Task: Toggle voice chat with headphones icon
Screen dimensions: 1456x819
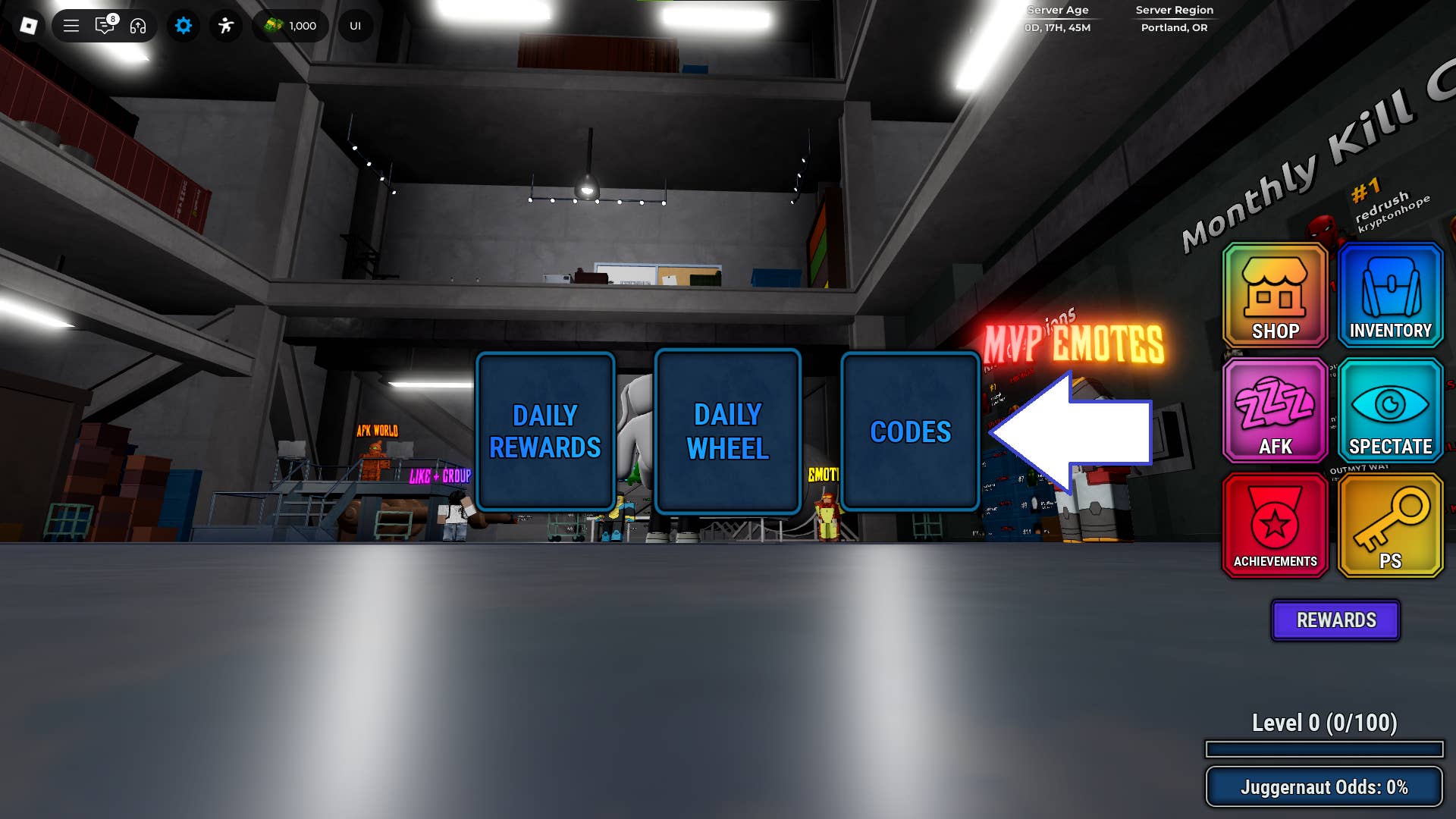Action: [x=136, y=25]
